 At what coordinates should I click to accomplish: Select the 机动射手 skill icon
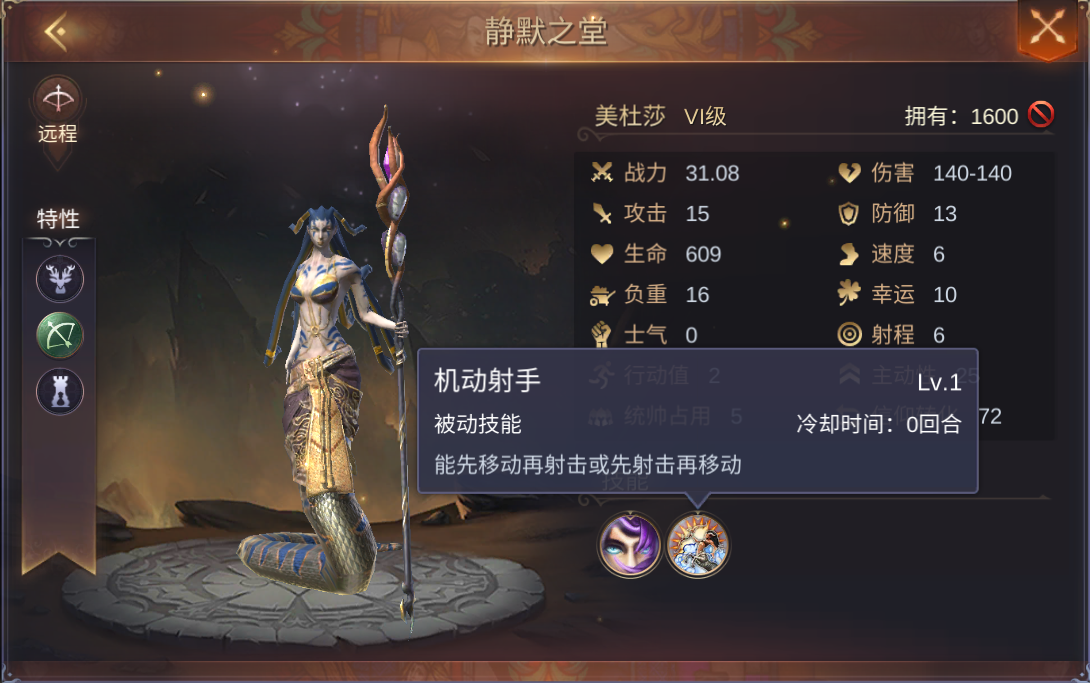coord(698,545)
